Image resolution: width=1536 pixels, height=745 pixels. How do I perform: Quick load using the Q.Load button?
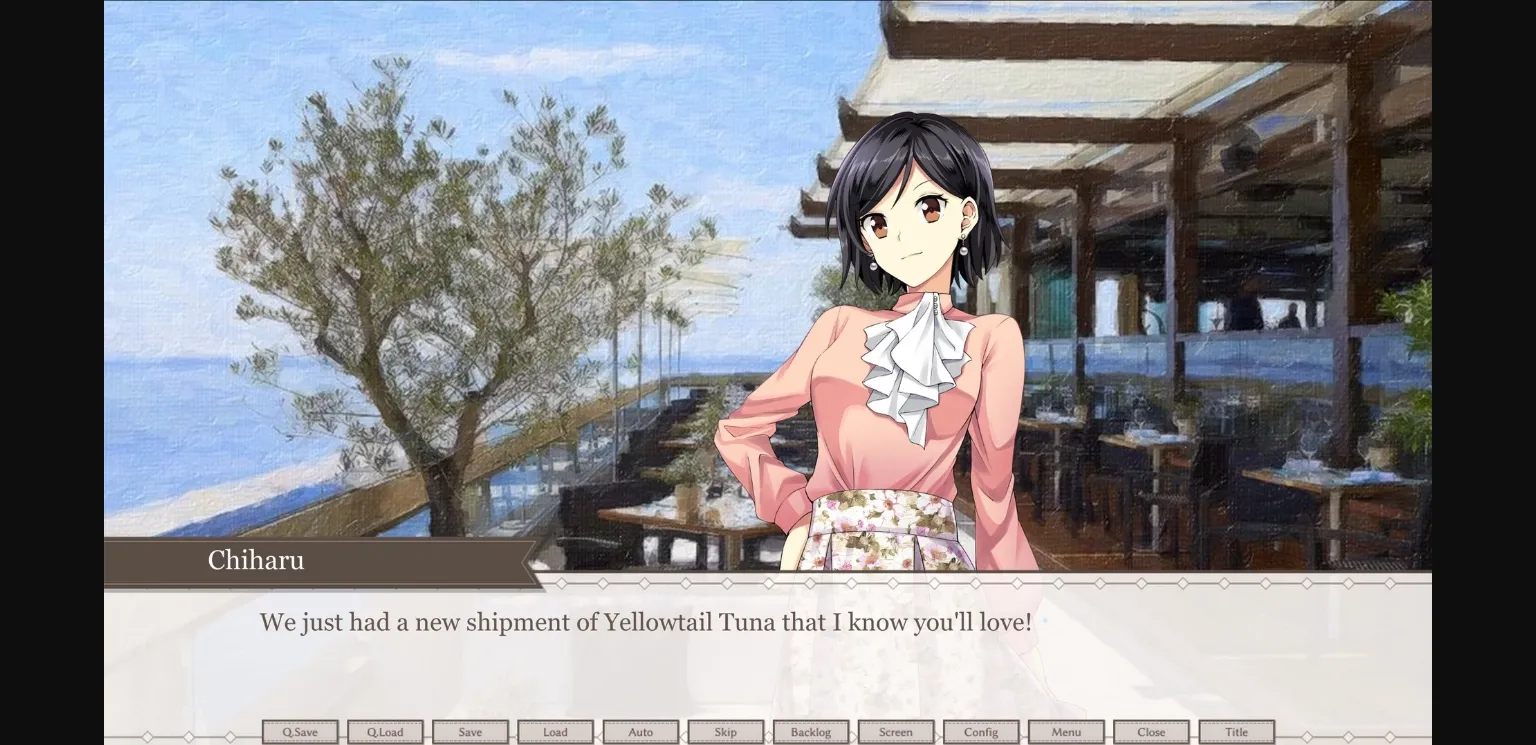[x=385, y=731]
